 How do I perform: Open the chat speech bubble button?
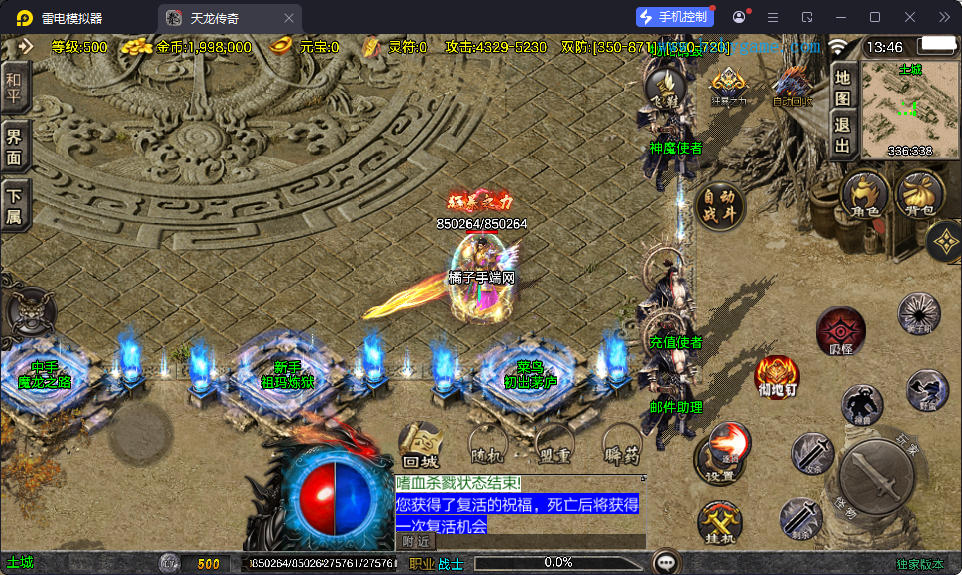(x=665, y=562)
